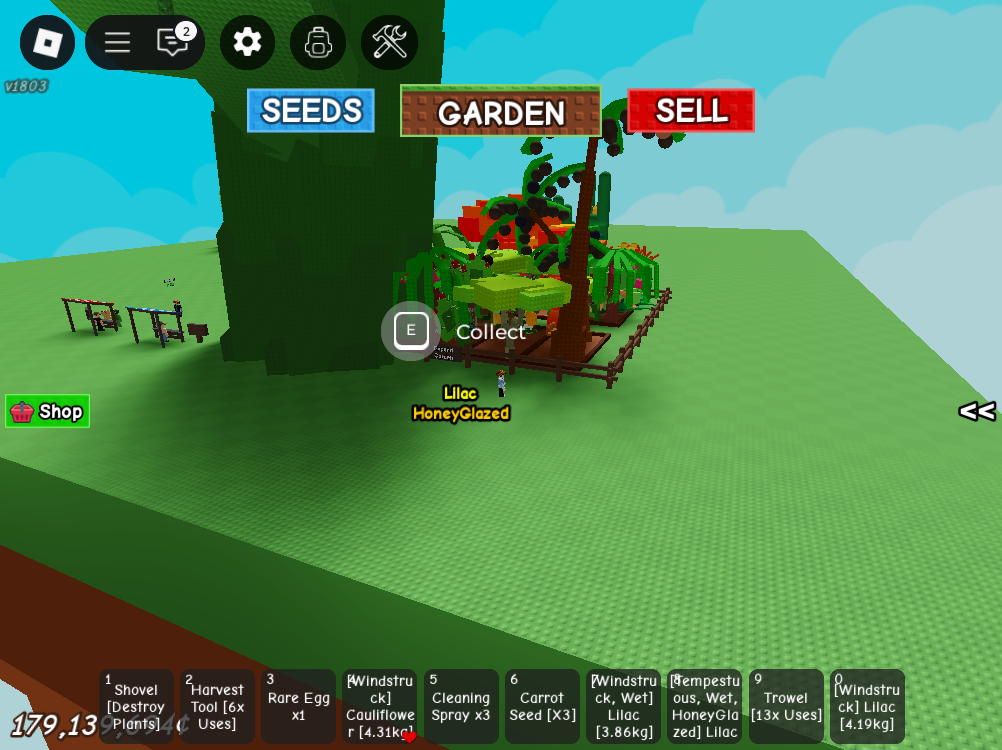1002x750 pixels.
Task: Open the gear settings icon
Action: click(247, 42)
